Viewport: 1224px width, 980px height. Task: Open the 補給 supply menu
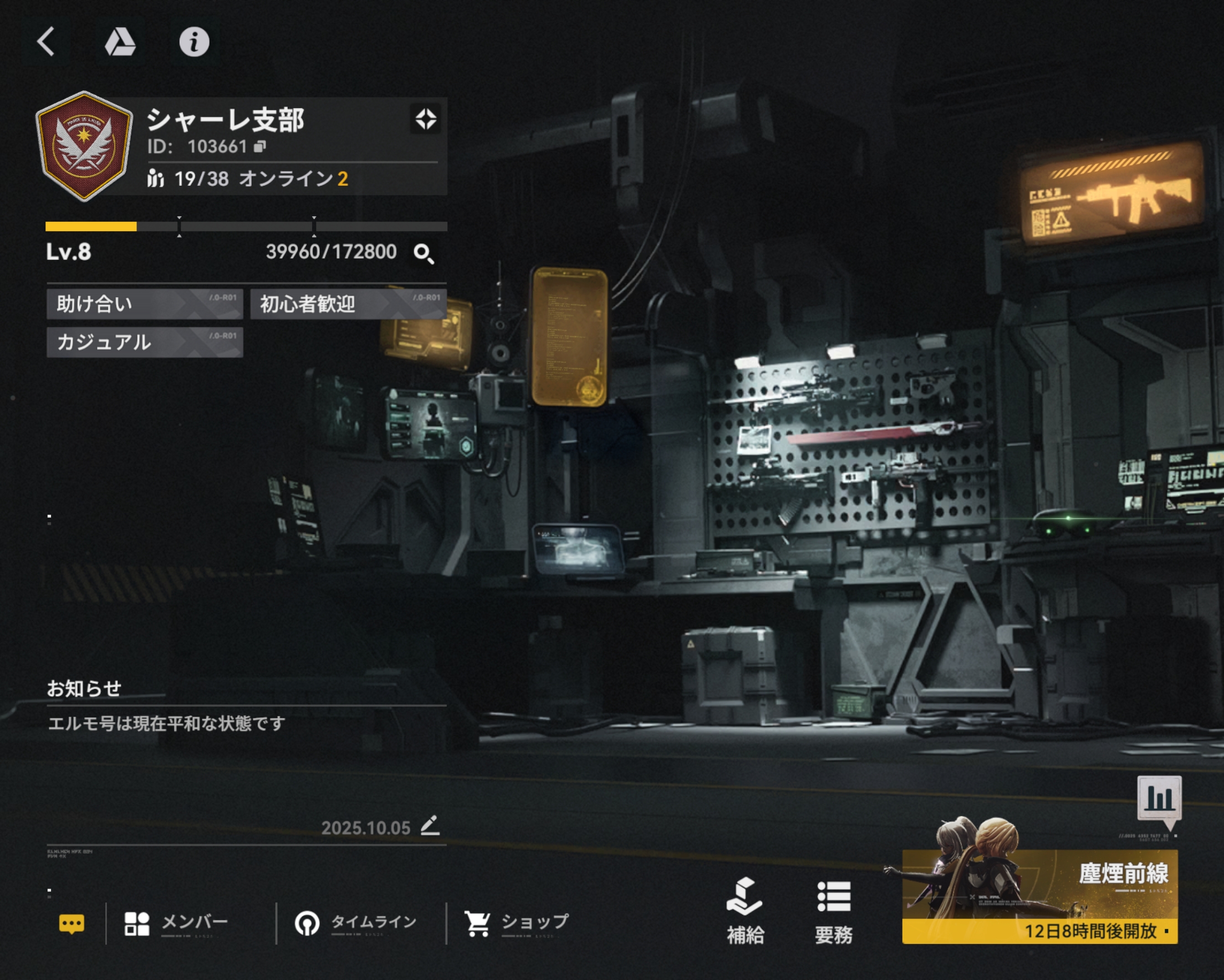click(x=745, y=912)
